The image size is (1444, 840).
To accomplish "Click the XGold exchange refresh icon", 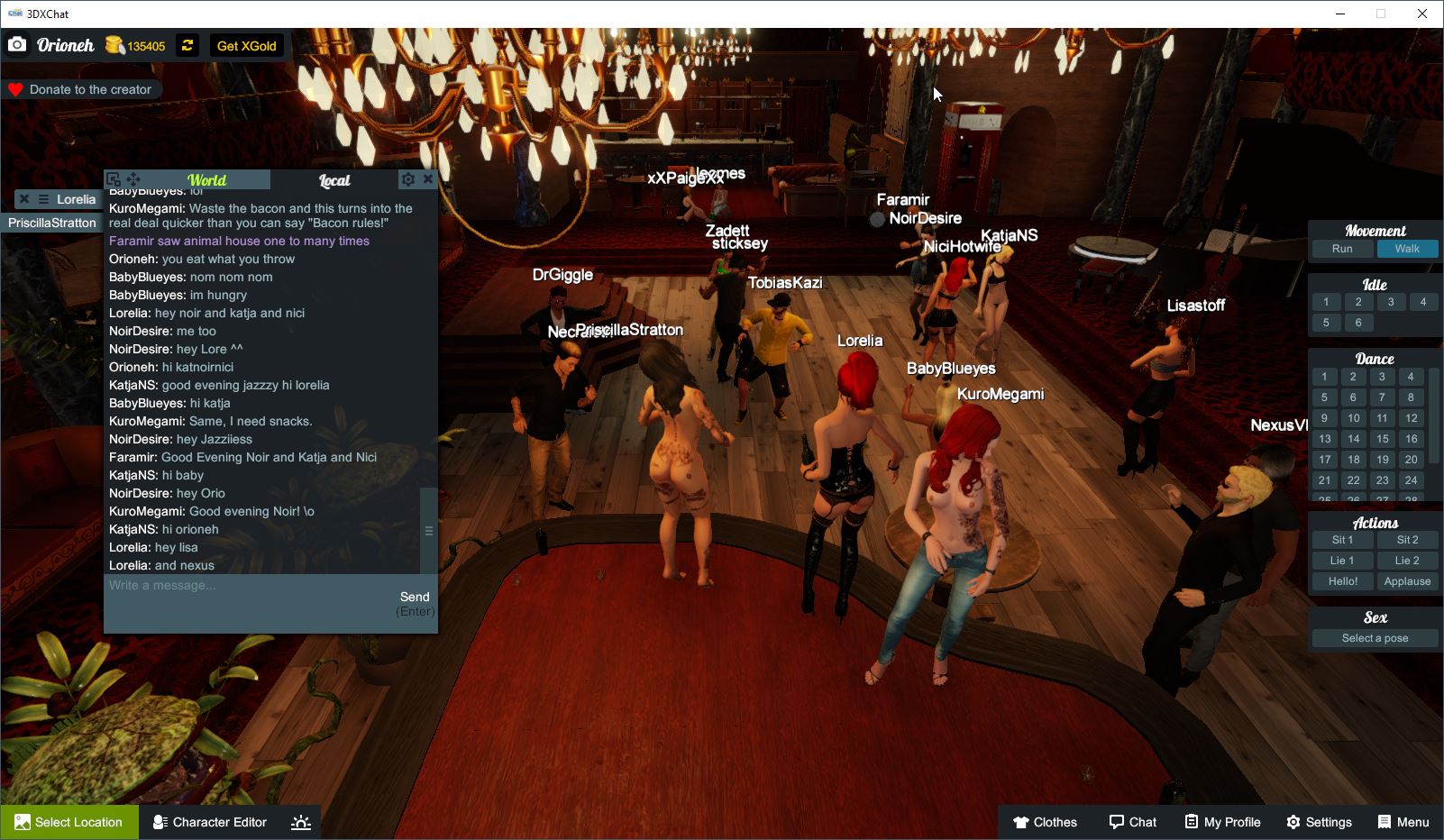I will (187, 45).
